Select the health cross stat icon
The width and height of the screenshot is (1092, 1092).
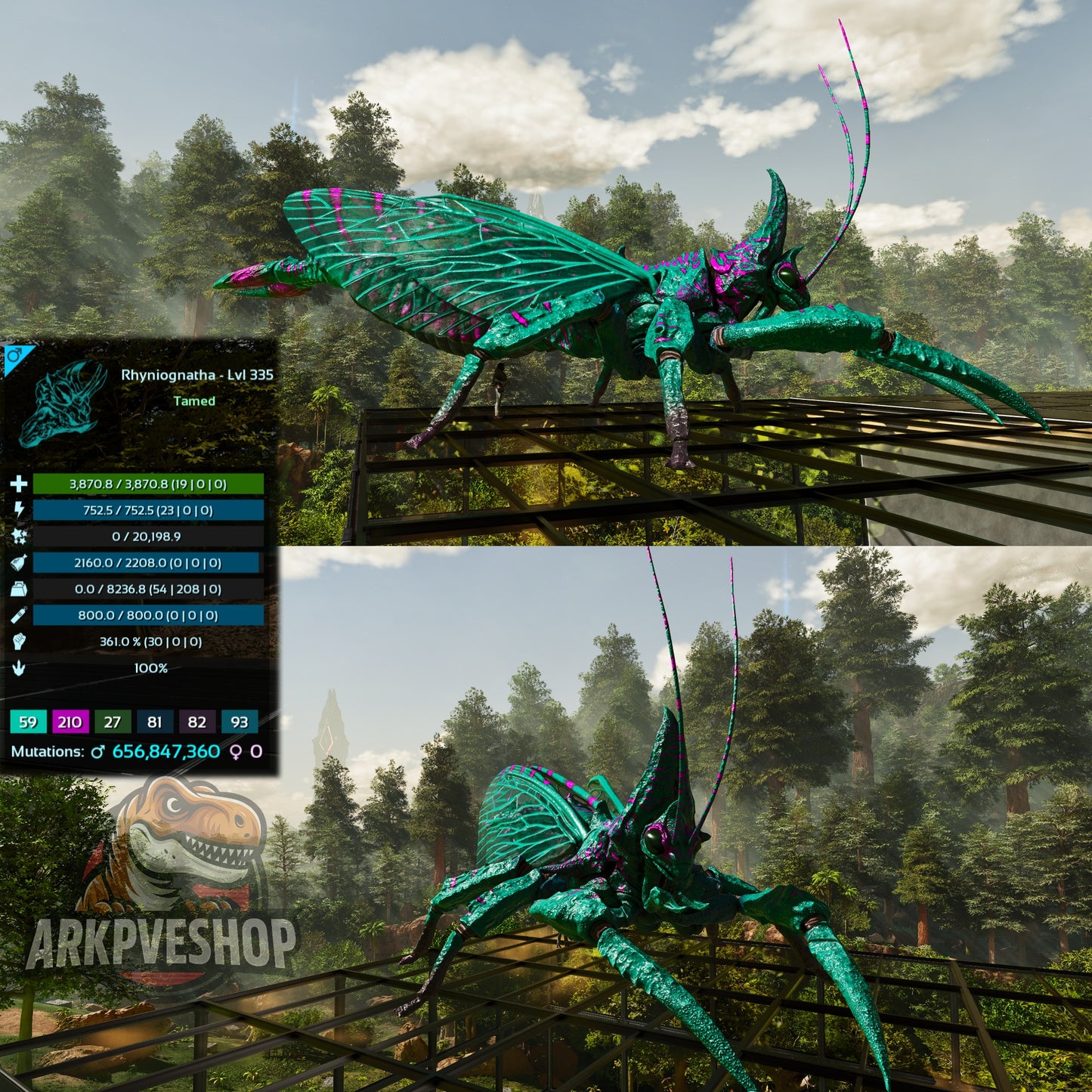(x=19, y=484)
